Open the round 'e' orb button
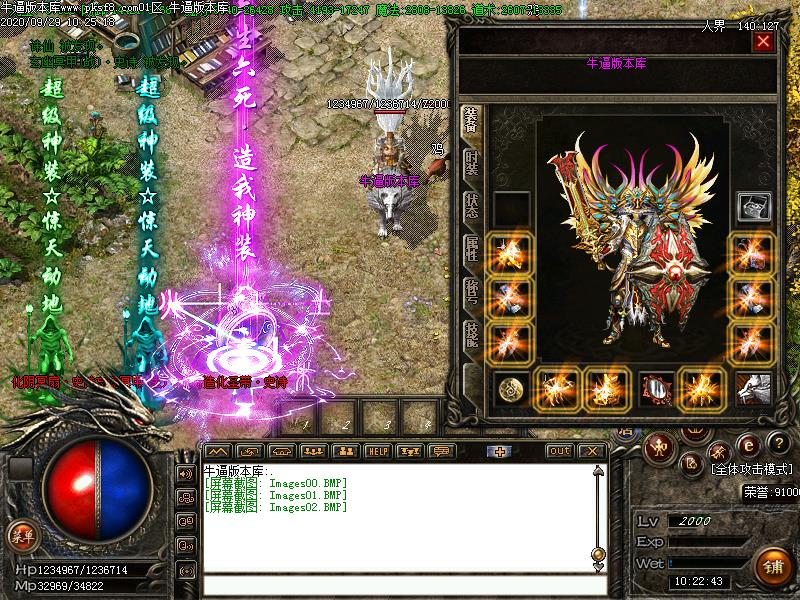The image size is (800, 600). (x=746, y=444)
